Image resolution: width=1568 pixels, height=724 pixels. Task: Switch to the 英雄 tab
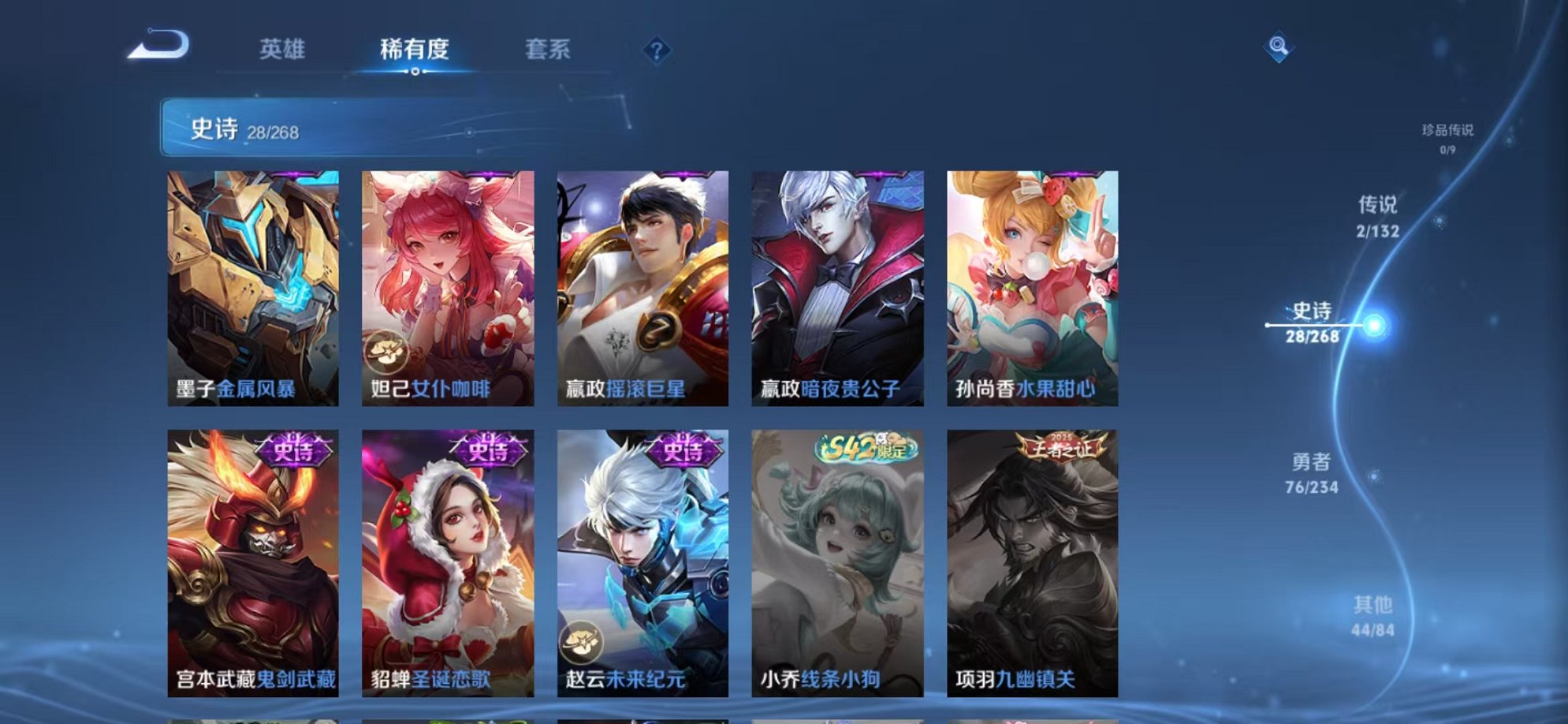click(285, 49)
